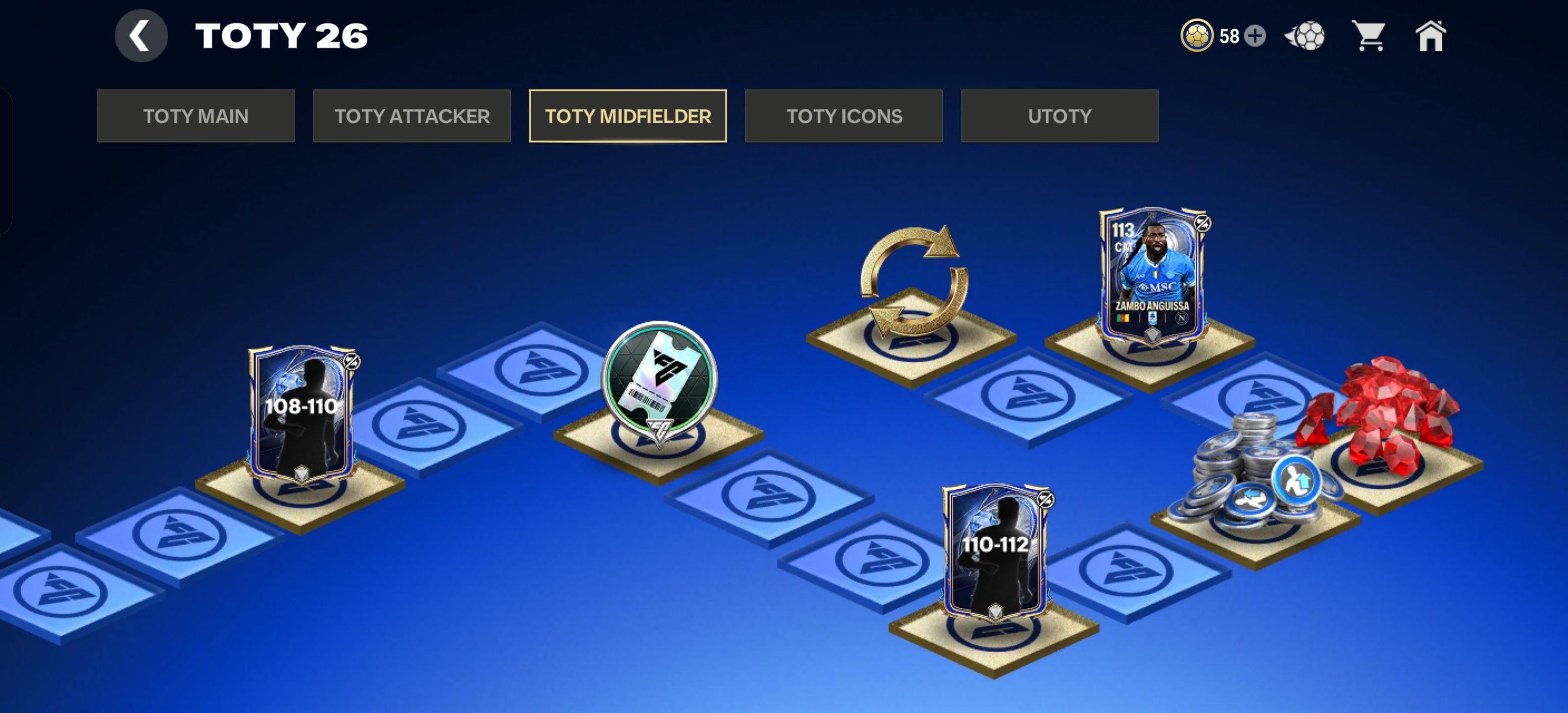The image size is (1568, 713).
Task: Open the UTOTY tab
Action: point(1059,116)
